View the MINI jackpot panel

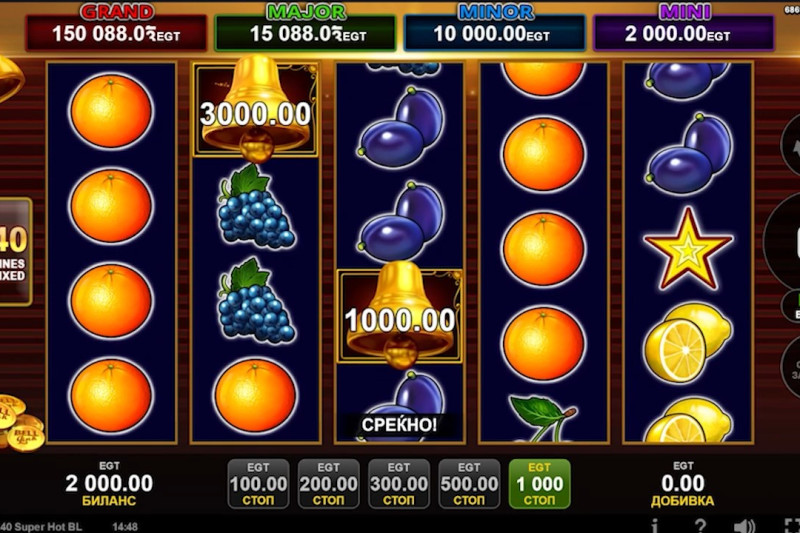683,28
